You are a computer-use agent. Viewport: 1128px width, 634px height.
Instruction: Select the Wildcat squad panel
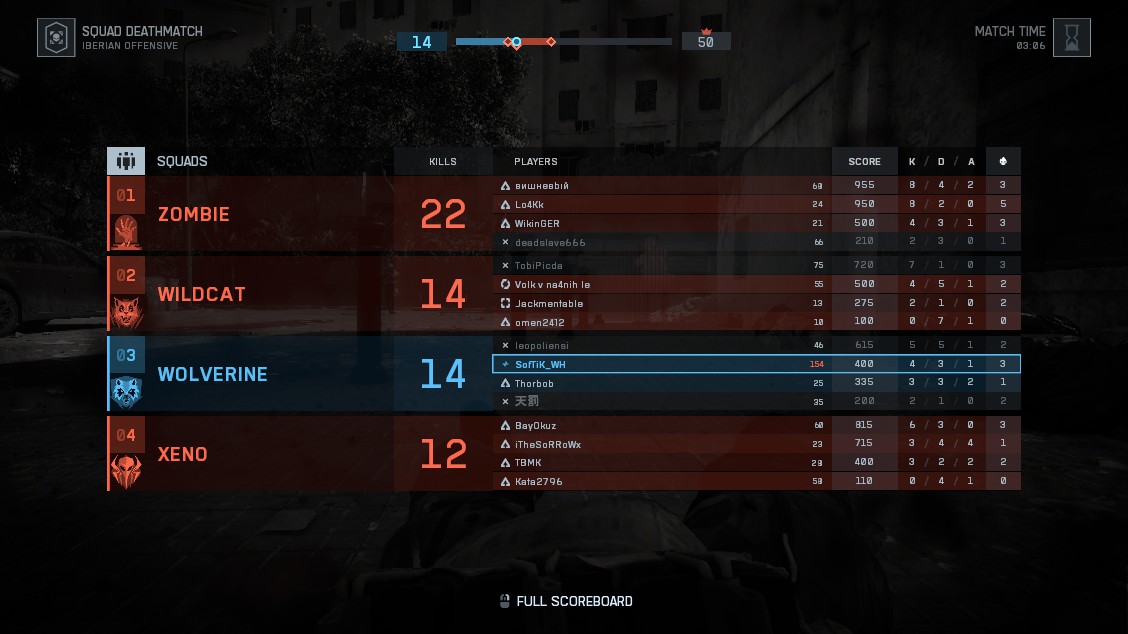click(250, 294)
